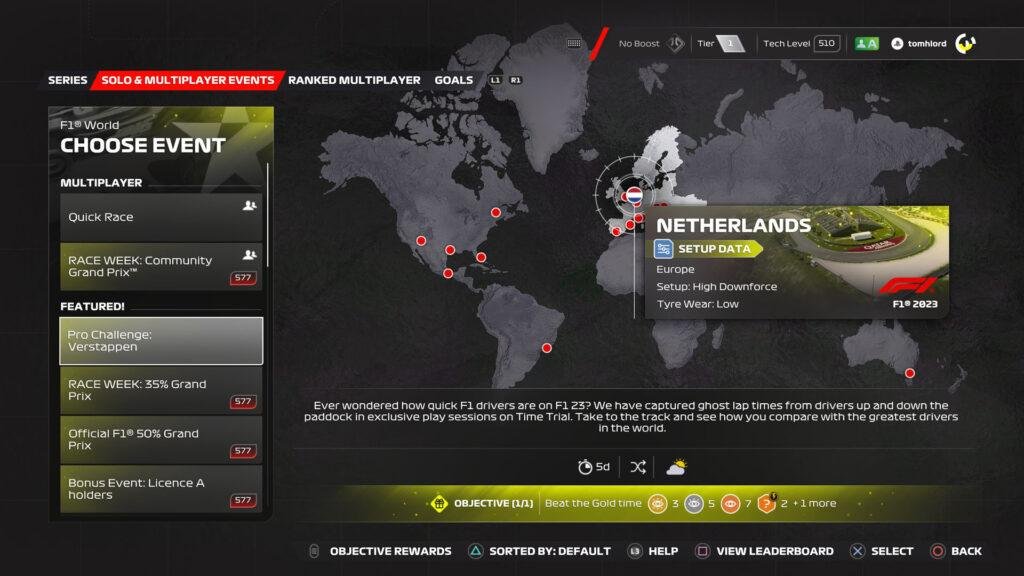Click the Netherlands flag map marker
The image size is (1024, 576).
(x=633, y=193)
